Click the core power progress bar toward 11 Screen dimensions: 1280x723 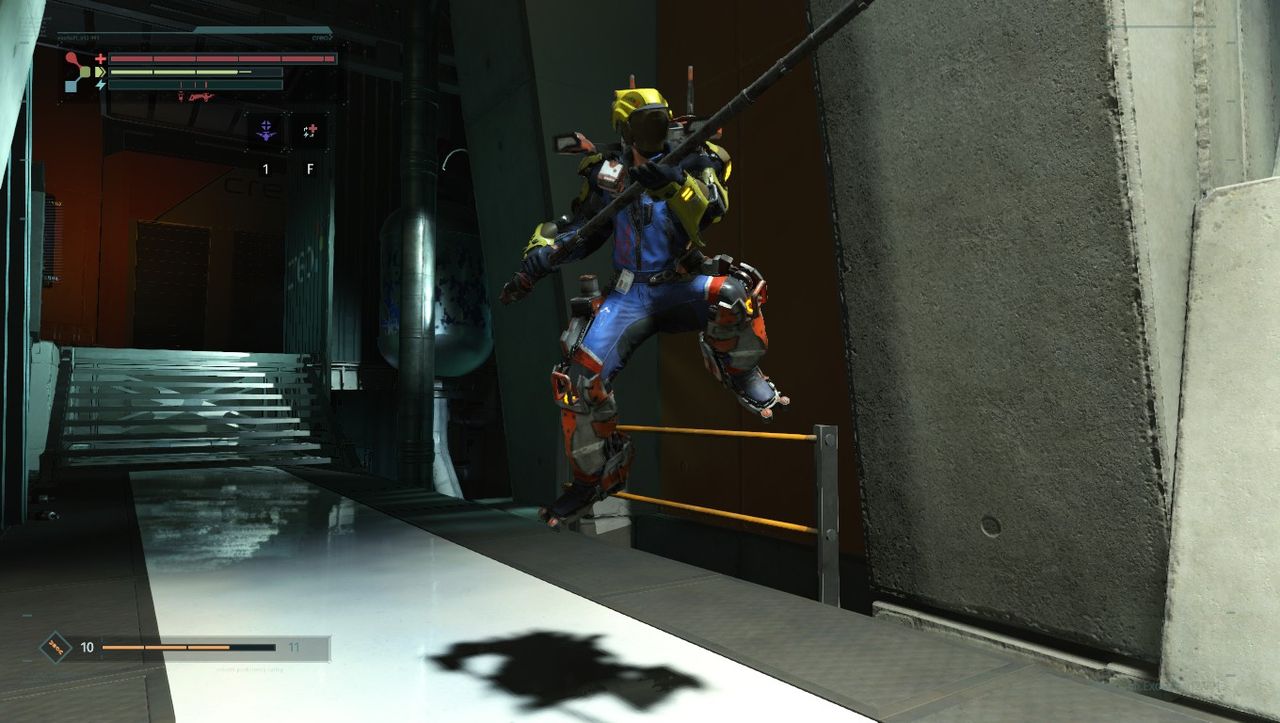[187, 647]
